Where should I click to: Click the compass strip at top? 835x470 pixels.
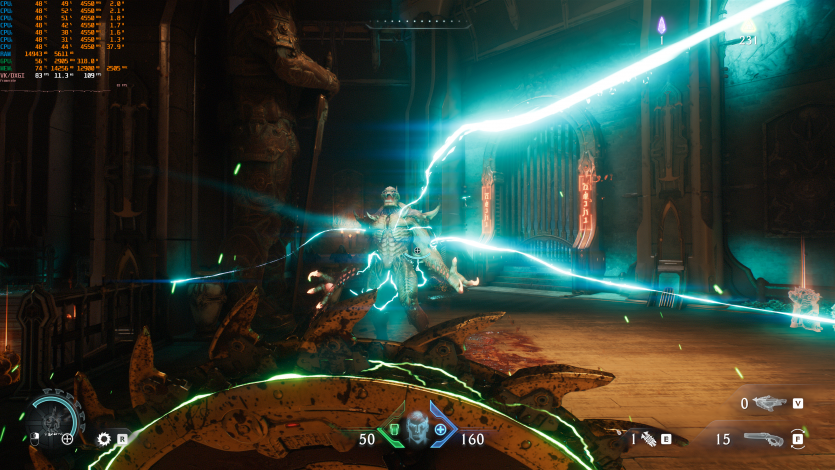tap(417, 22)
